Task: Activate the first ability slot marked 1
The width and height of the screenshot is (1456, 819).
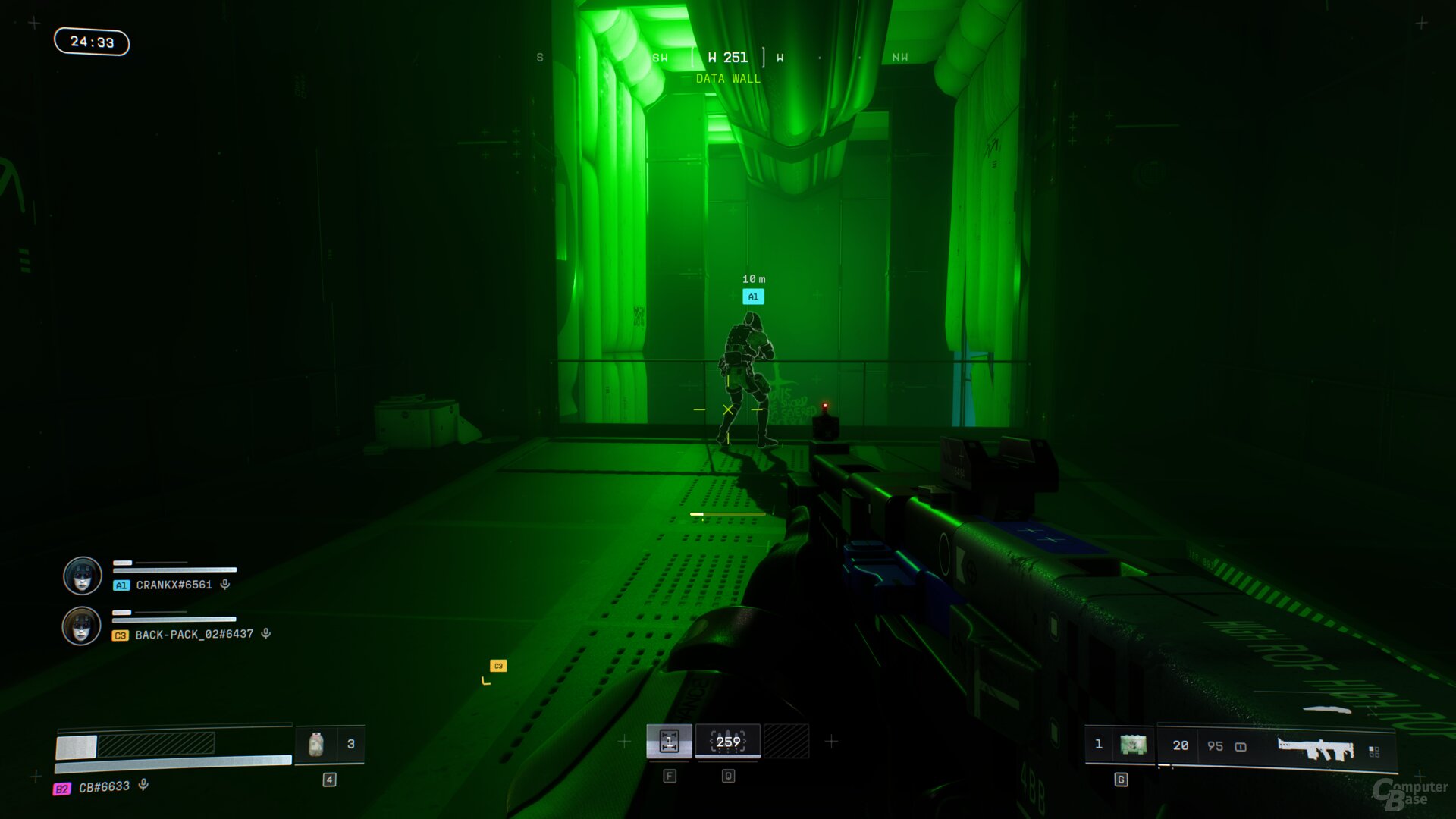Action: point(669,742)
